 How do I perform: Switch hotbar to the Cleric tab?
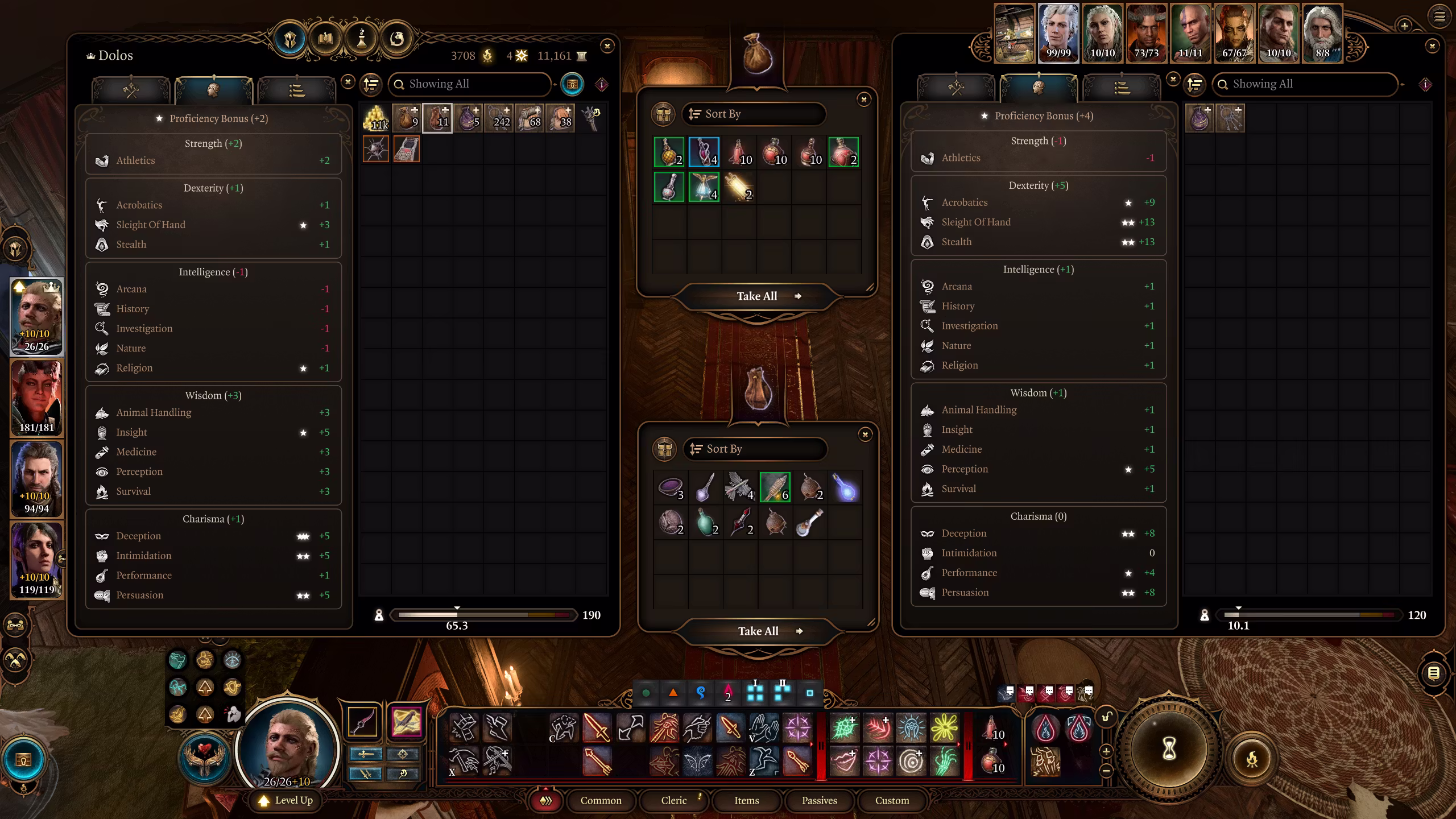pyautogui.click(x=673, y=800)
